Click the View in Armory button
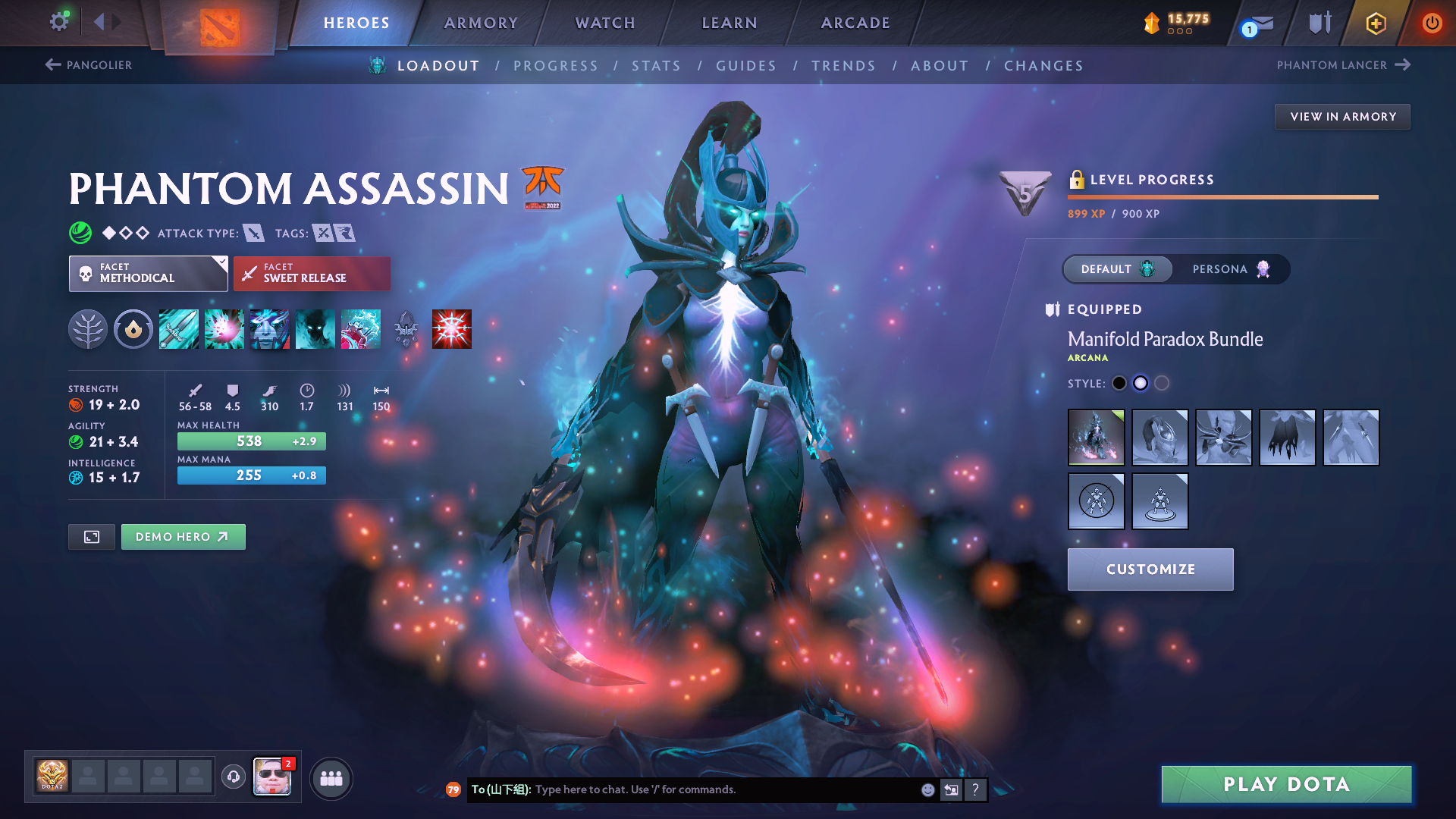This screenshot has width=1456, height=819. click(x=1342, y=117)
